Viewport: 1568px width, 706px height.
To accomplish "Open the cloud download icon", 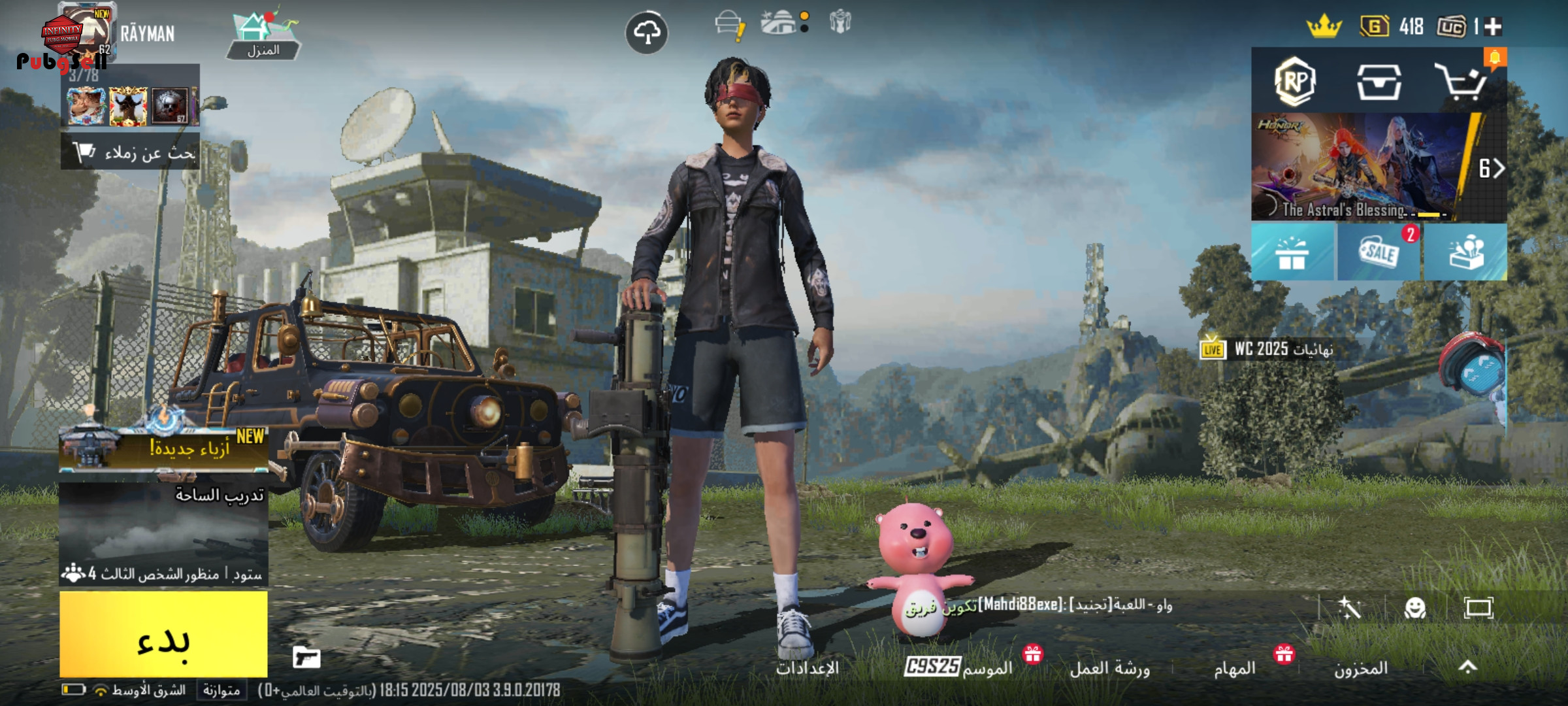I will (646, 33).
